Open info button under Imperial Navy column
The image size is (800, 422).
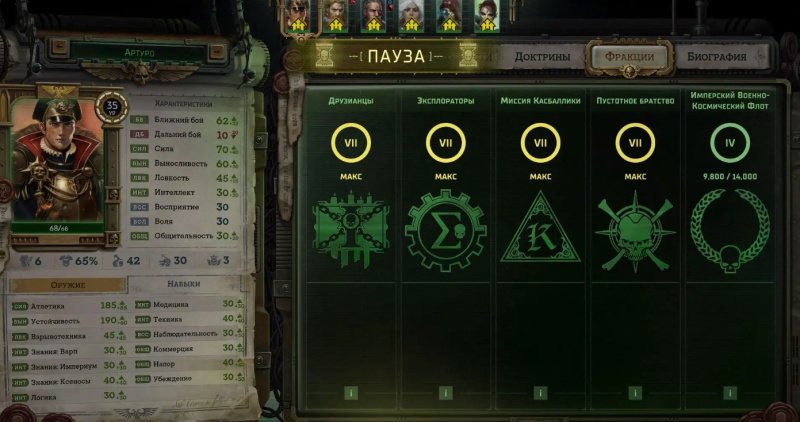[730, 393]
